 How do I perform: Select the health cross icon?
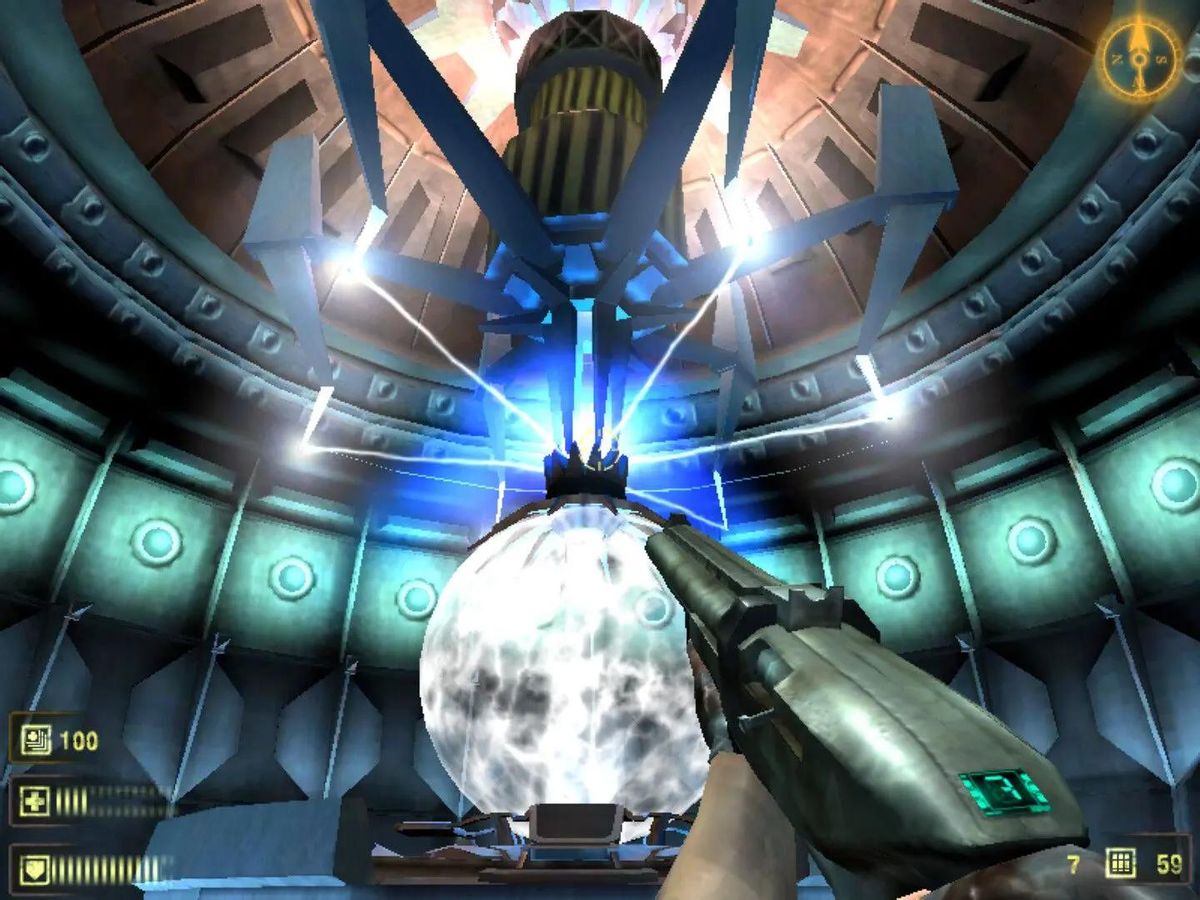(x=33, y=802)
